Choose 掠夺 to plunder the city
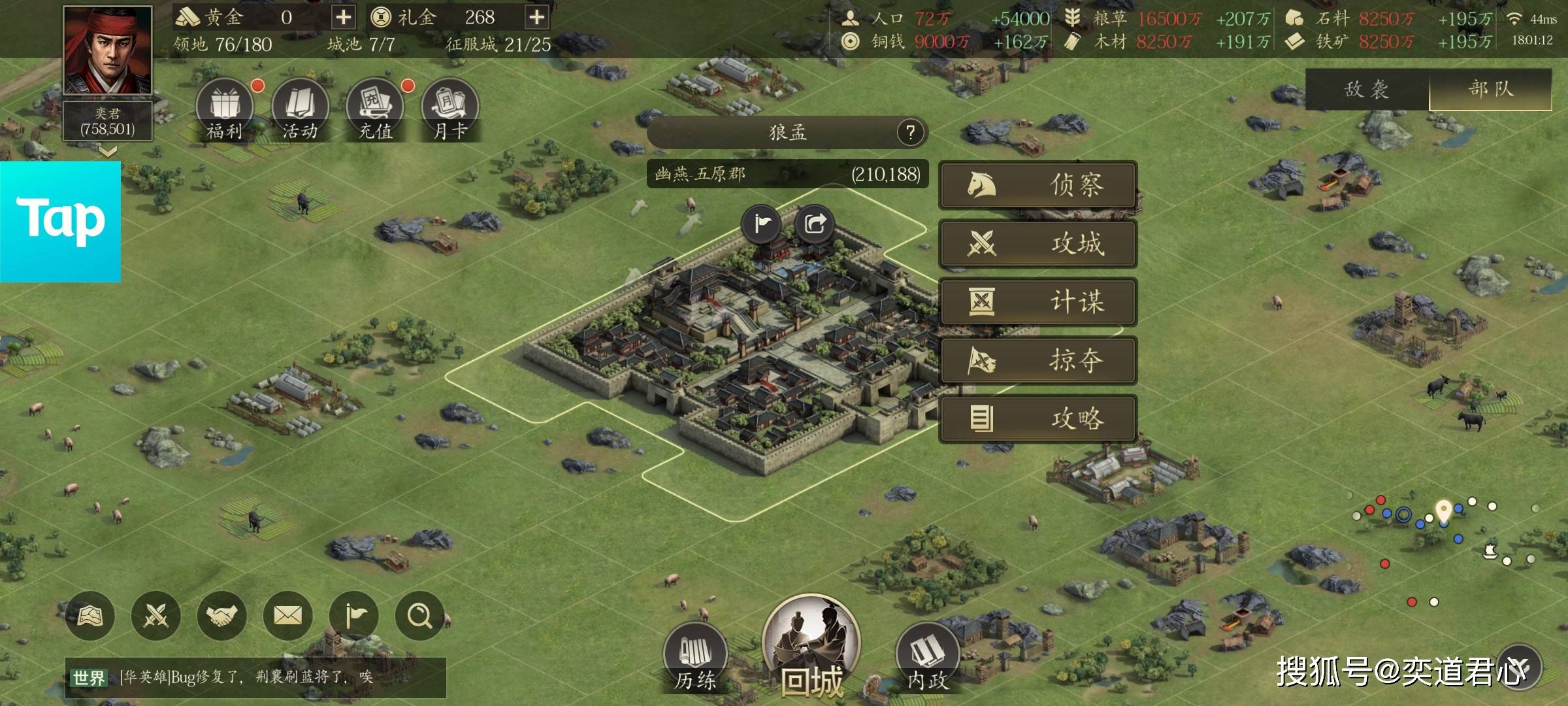Image resolution: width=1568 pixels, height=706 pixels. pos(1037,360)
